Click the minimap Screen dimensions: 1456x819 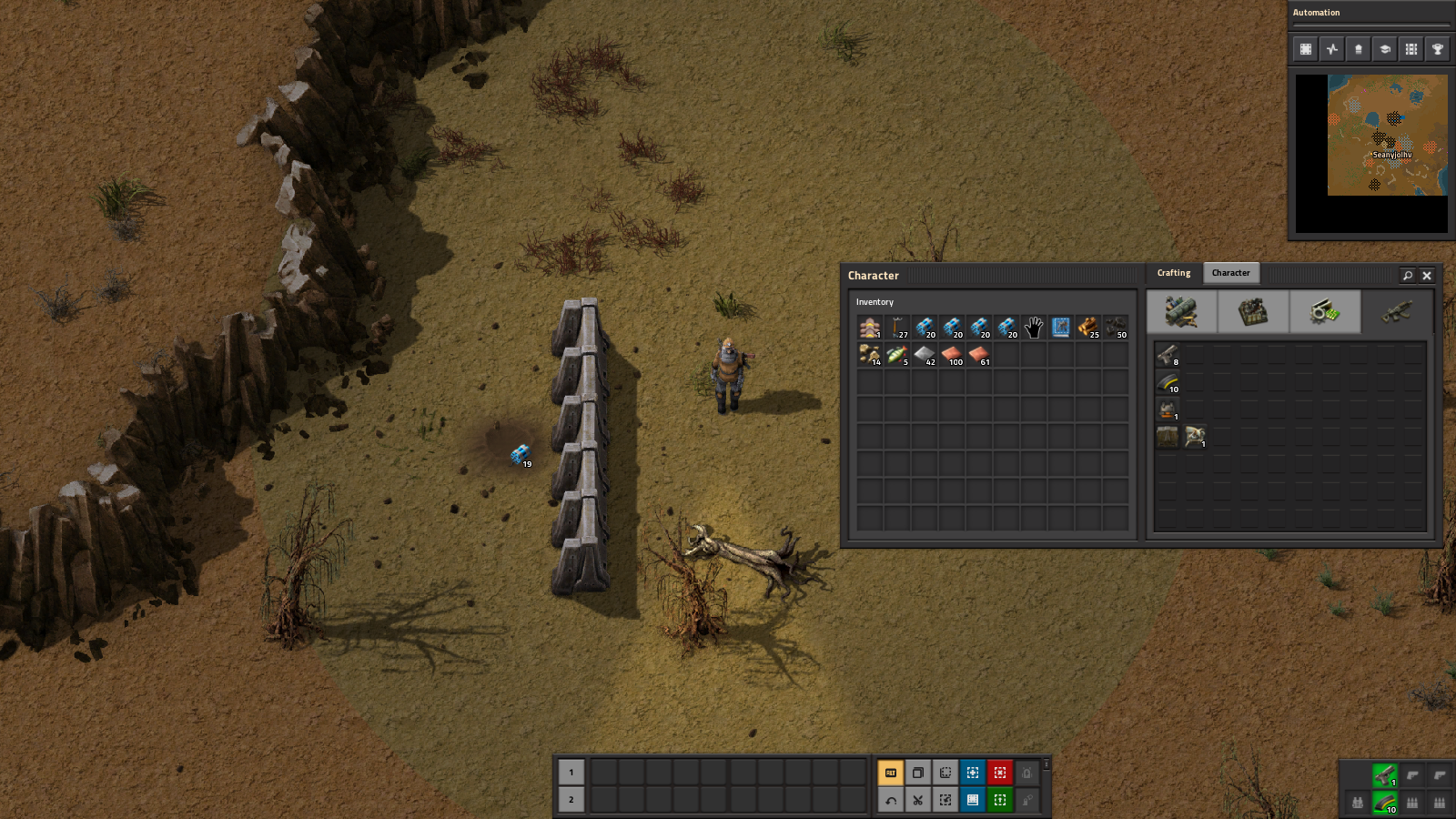click(1387, 135)
